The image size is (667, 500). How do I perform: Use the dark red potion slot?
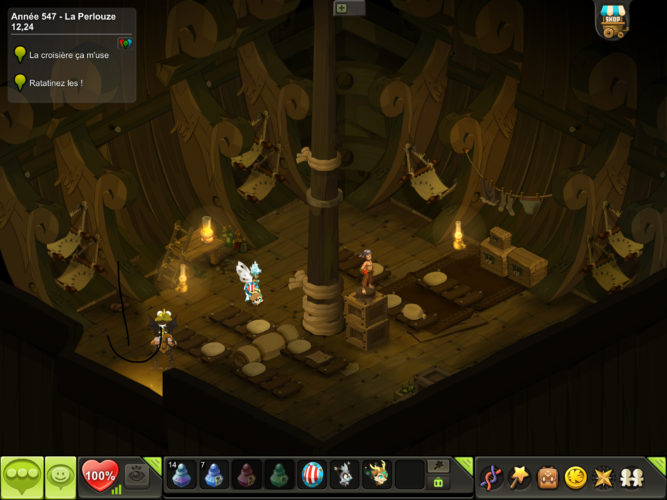[x=247, y=475]
